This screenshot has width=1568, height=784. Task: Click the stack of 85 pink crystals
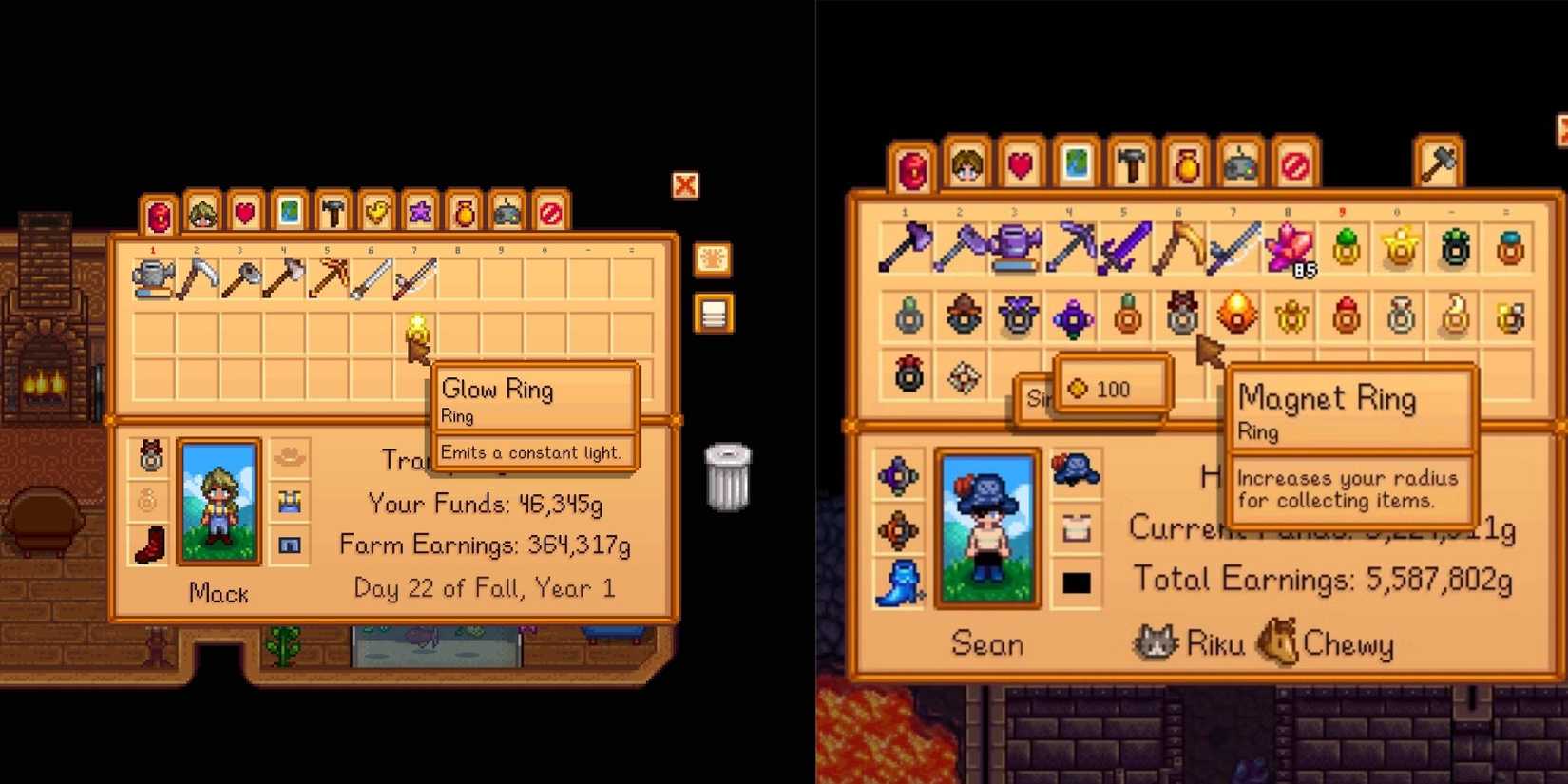1291,249
